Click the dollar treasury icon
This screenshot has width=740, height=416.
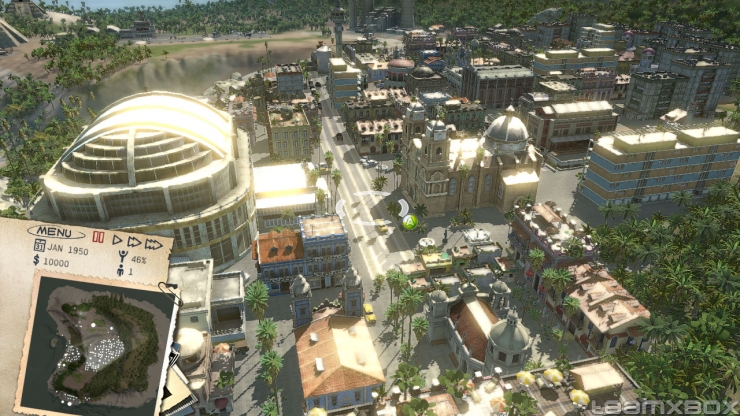37,260
